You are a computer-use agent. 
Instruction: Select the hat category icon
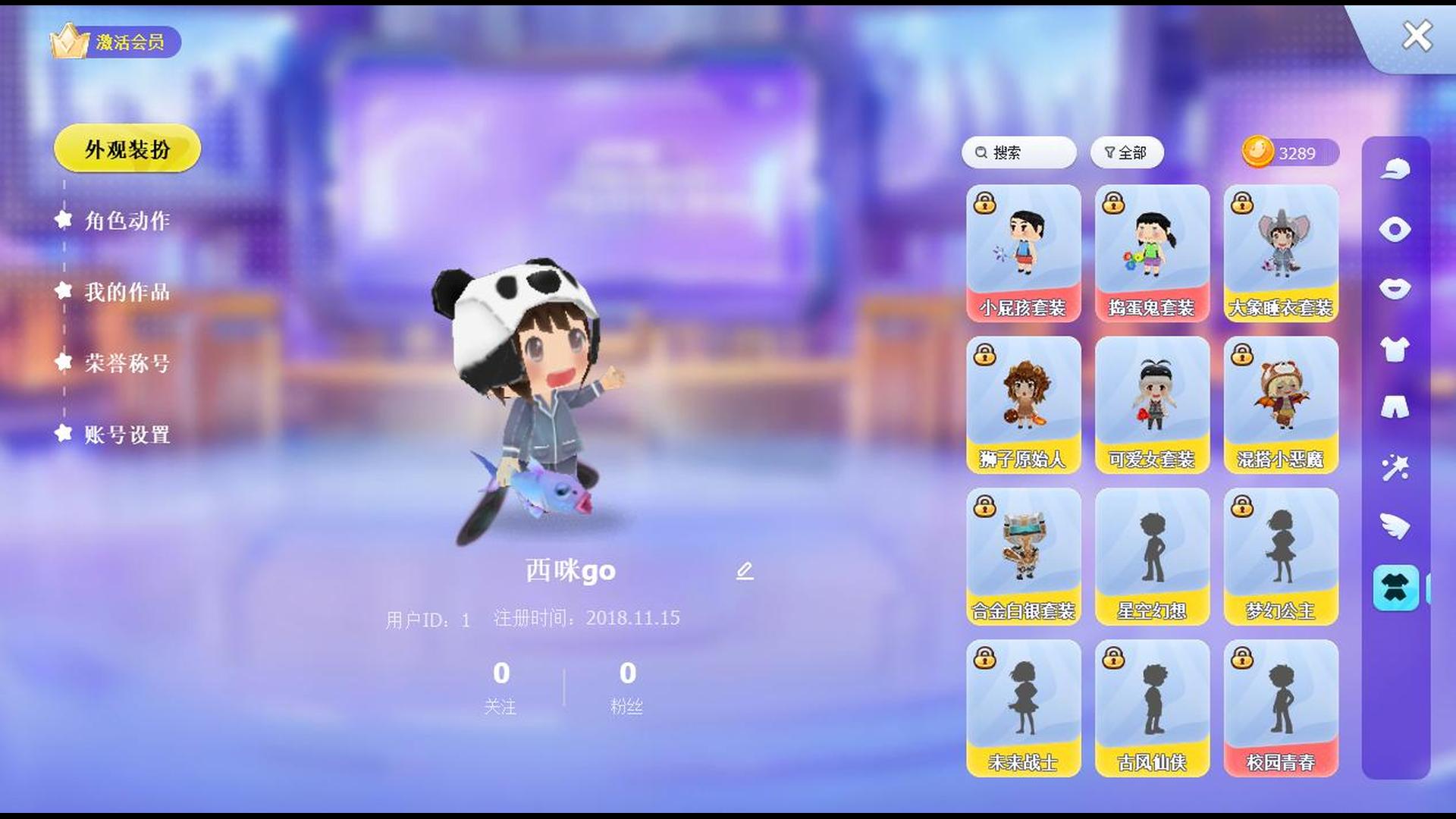tap(1395, 168)
